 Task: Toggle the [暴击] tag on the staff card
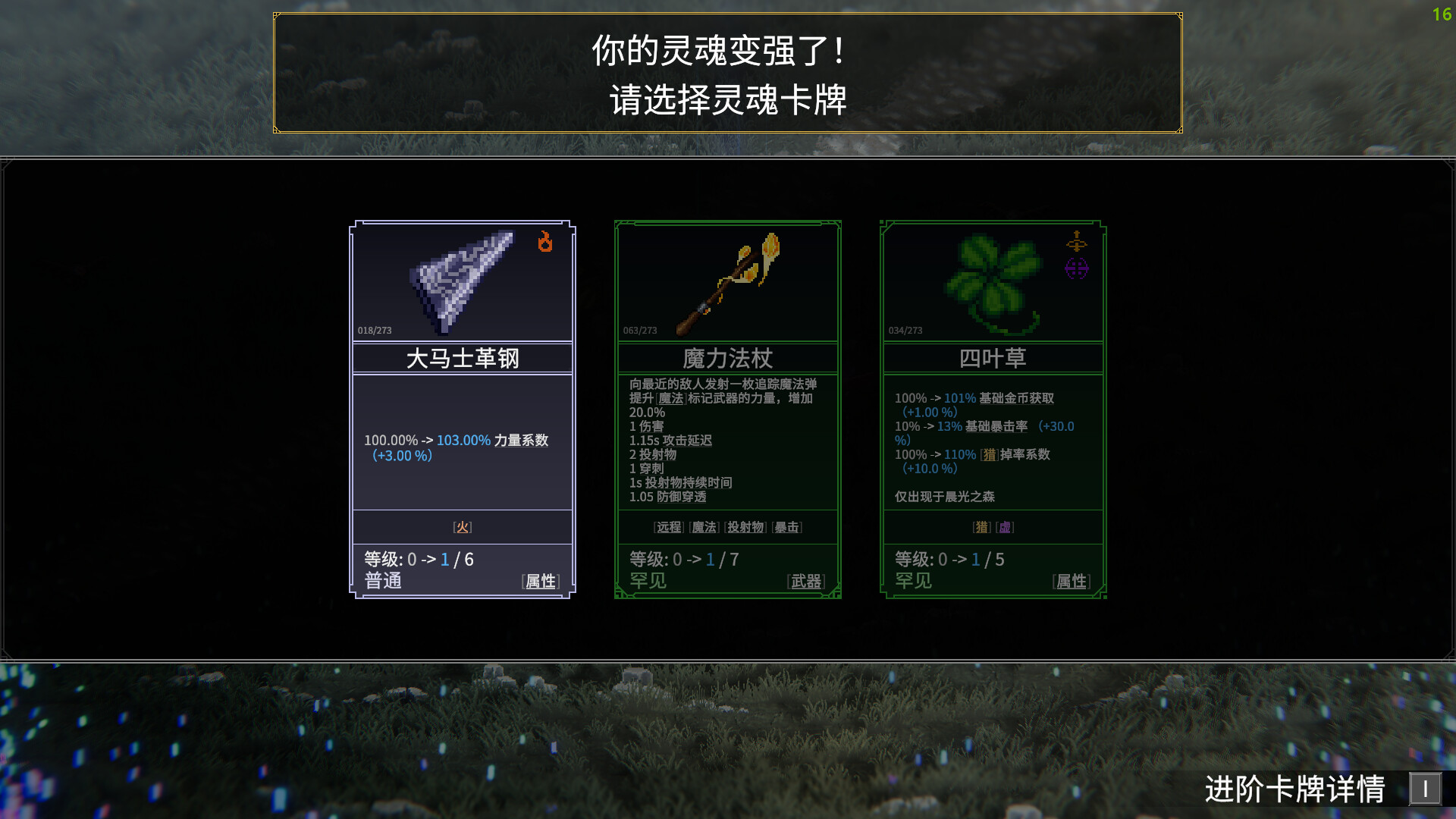click(x=788, y=527)
